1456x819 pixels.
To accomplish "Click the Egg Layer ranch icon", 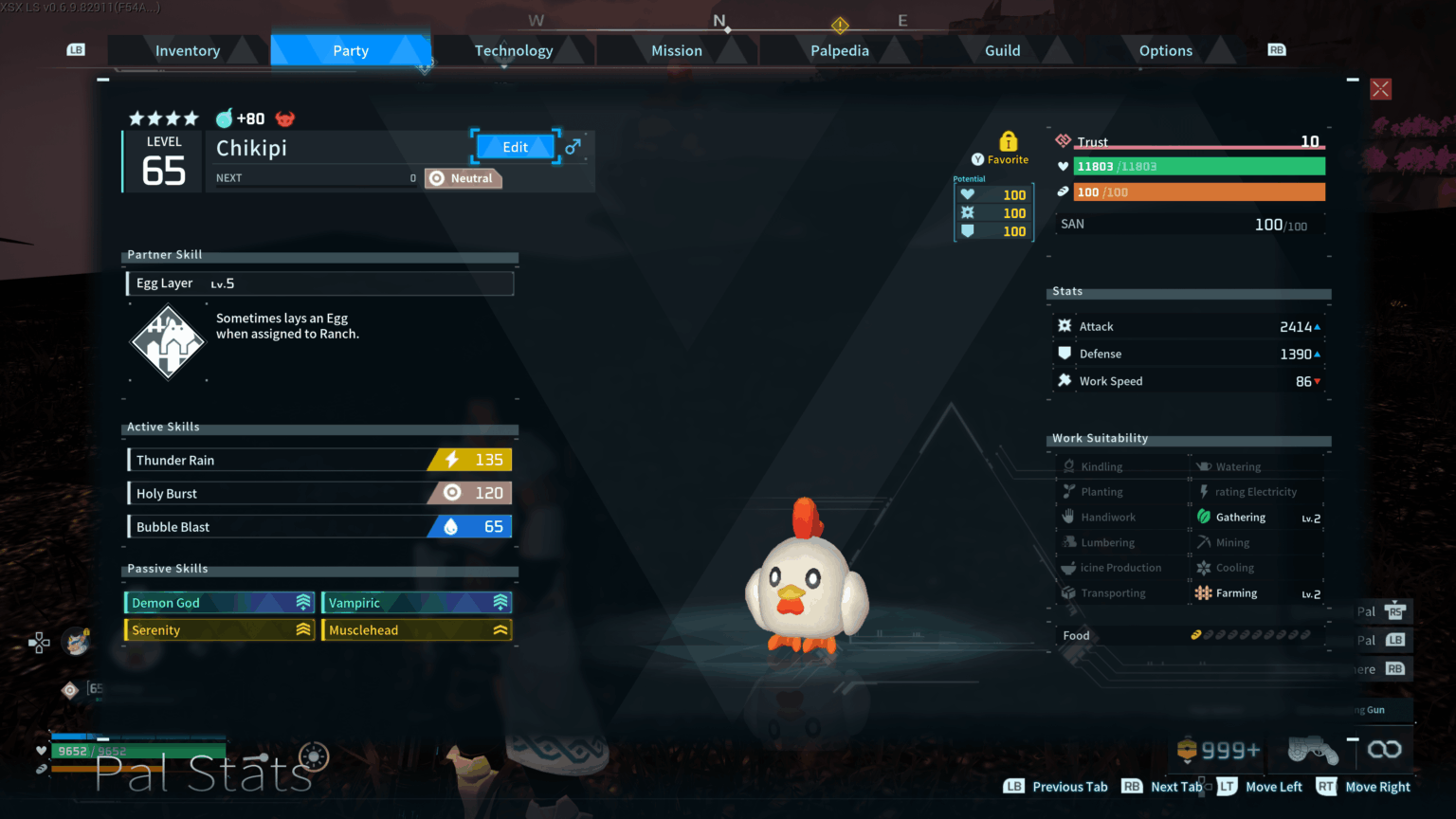I will click(168, 342).
